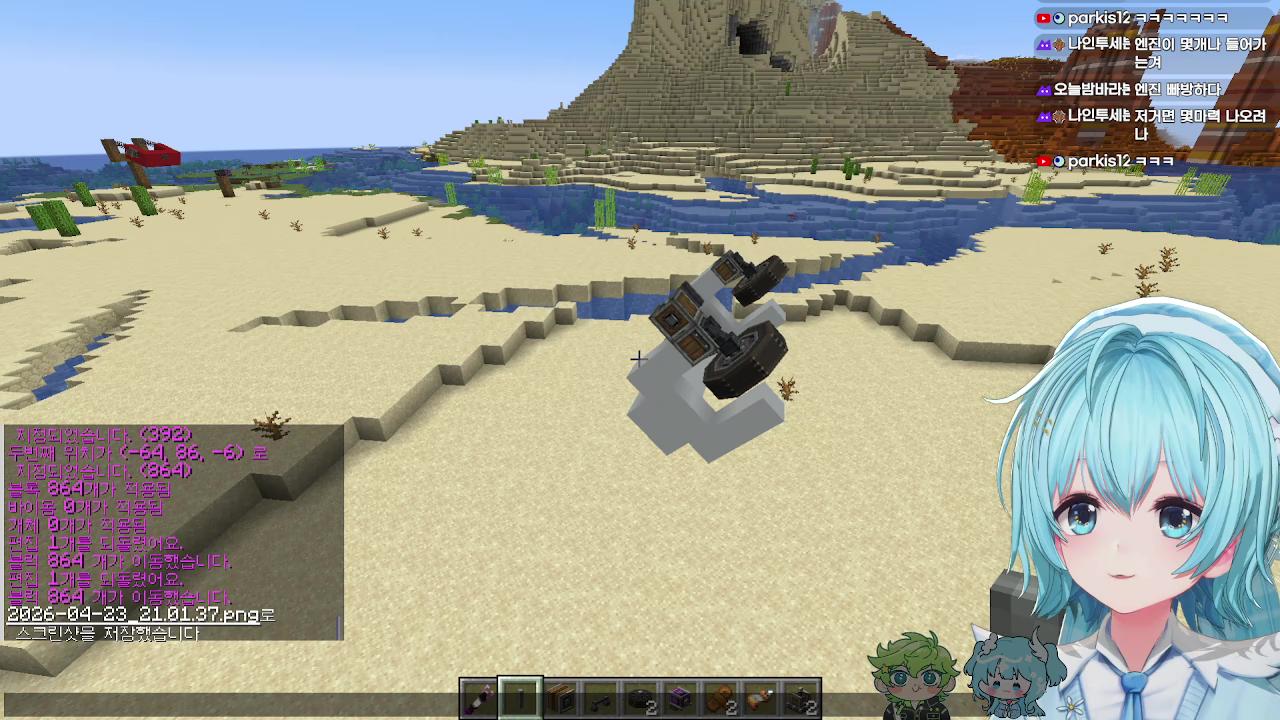This screenshot has height=720, width=1280.
Task: Click the top parkis12 chat message
Action: coord(1133,18)
